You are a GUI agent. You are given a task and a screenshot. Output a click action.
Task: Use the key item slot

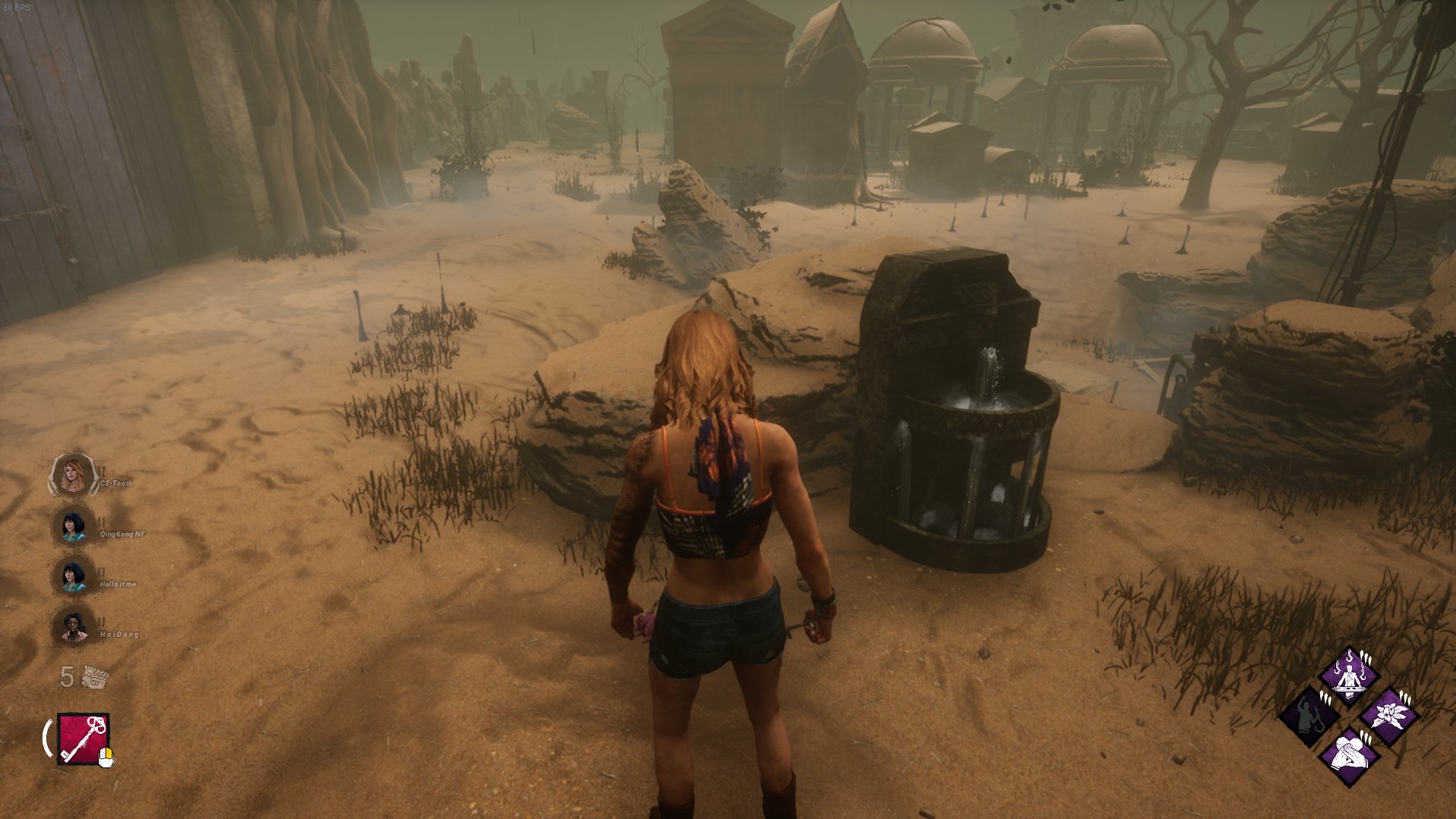(83, 739)
